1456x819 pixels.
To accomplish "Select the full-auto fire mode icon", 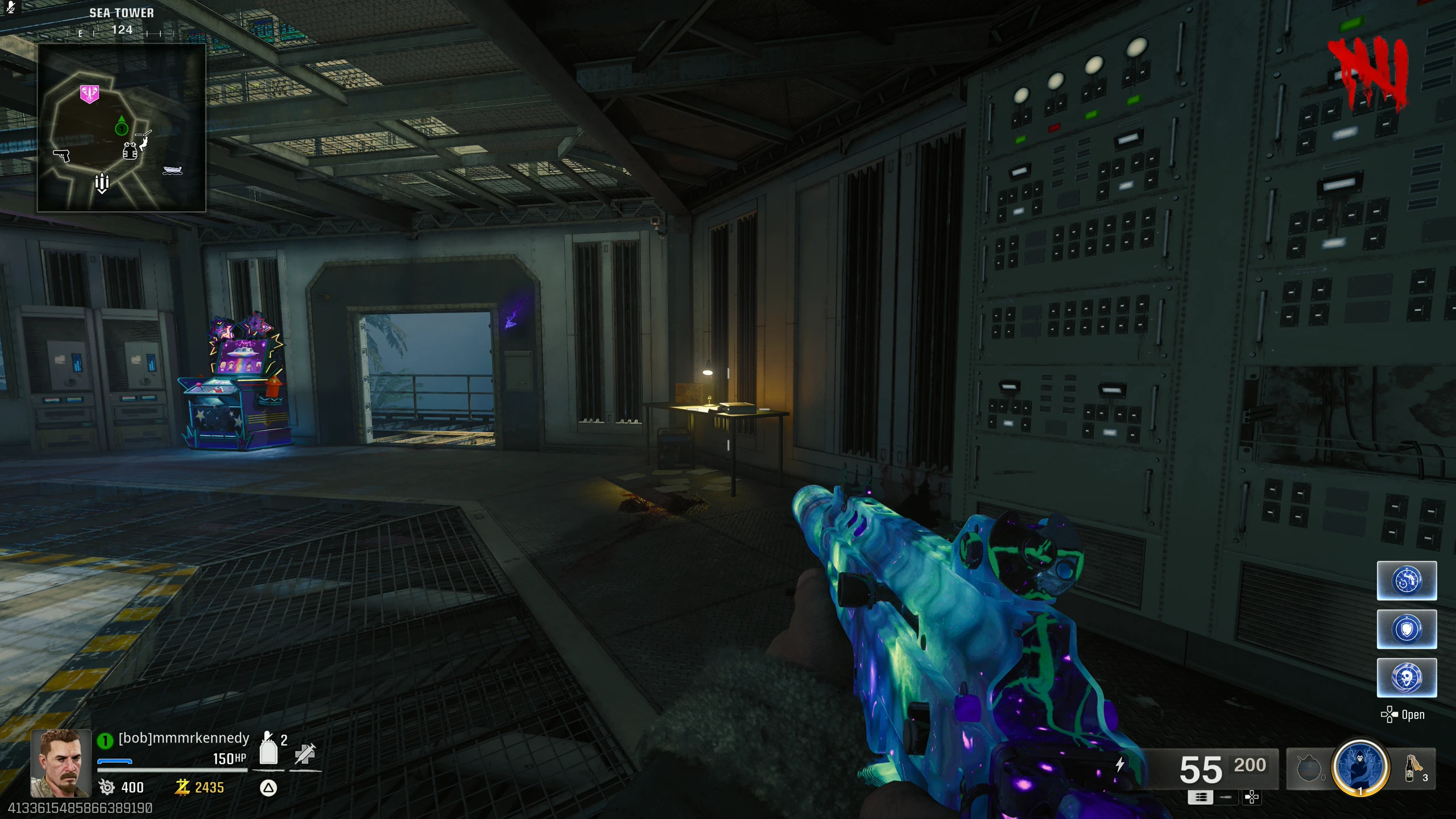I will tap(1200, 797).
